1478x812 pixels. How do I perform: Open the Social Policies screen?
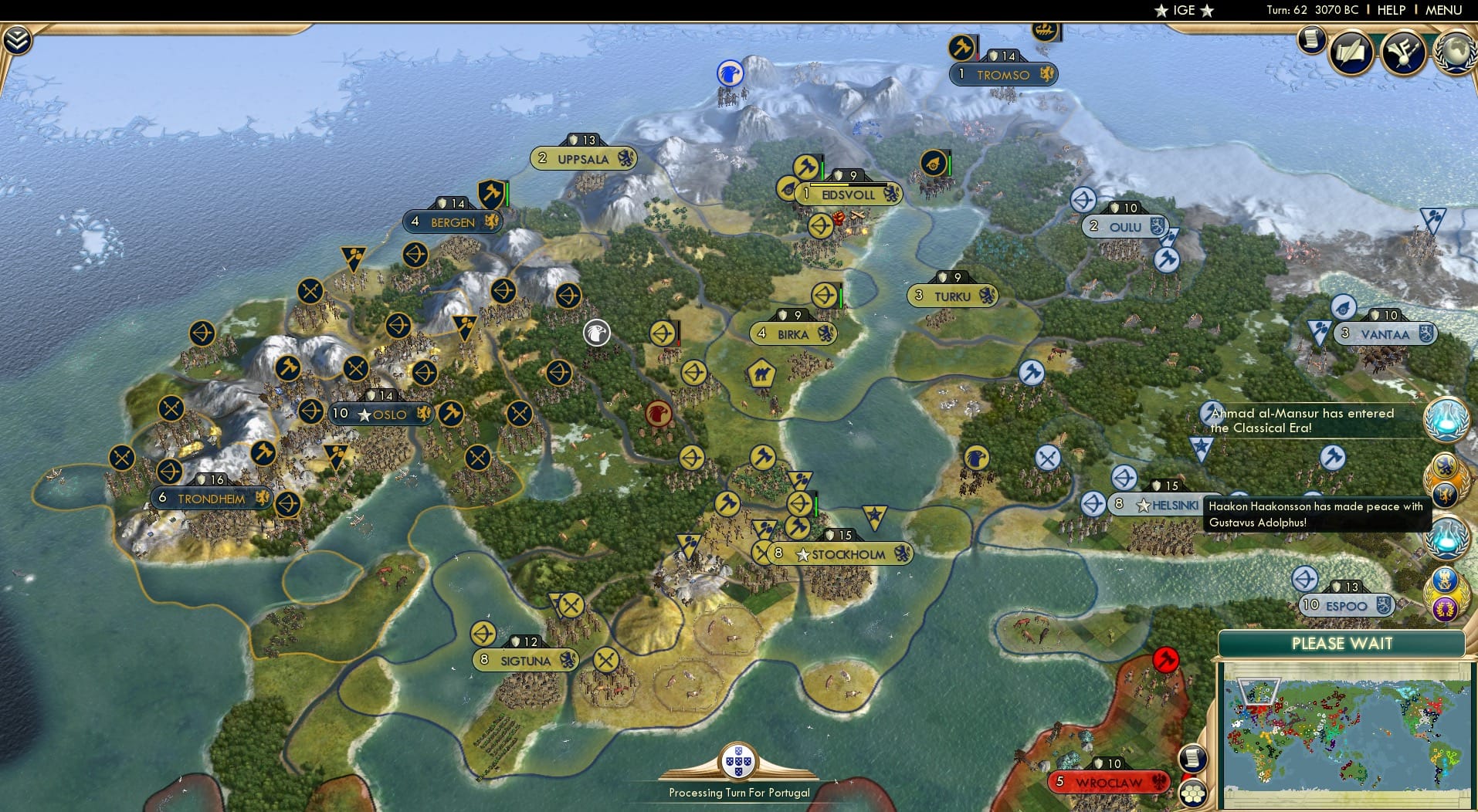coord(1351,52)
